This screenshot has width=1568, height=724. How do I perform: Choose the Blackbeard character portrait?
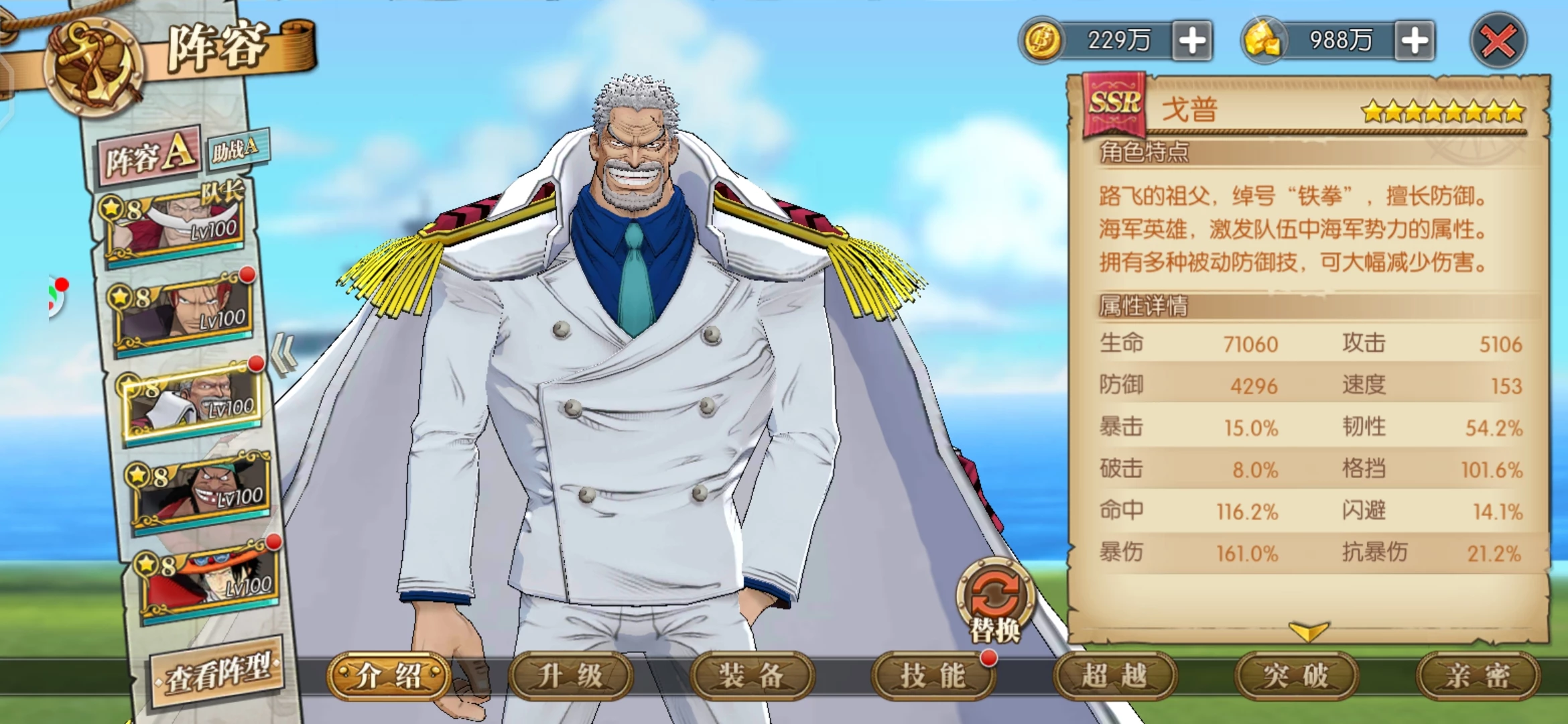[x=202, y=493]
